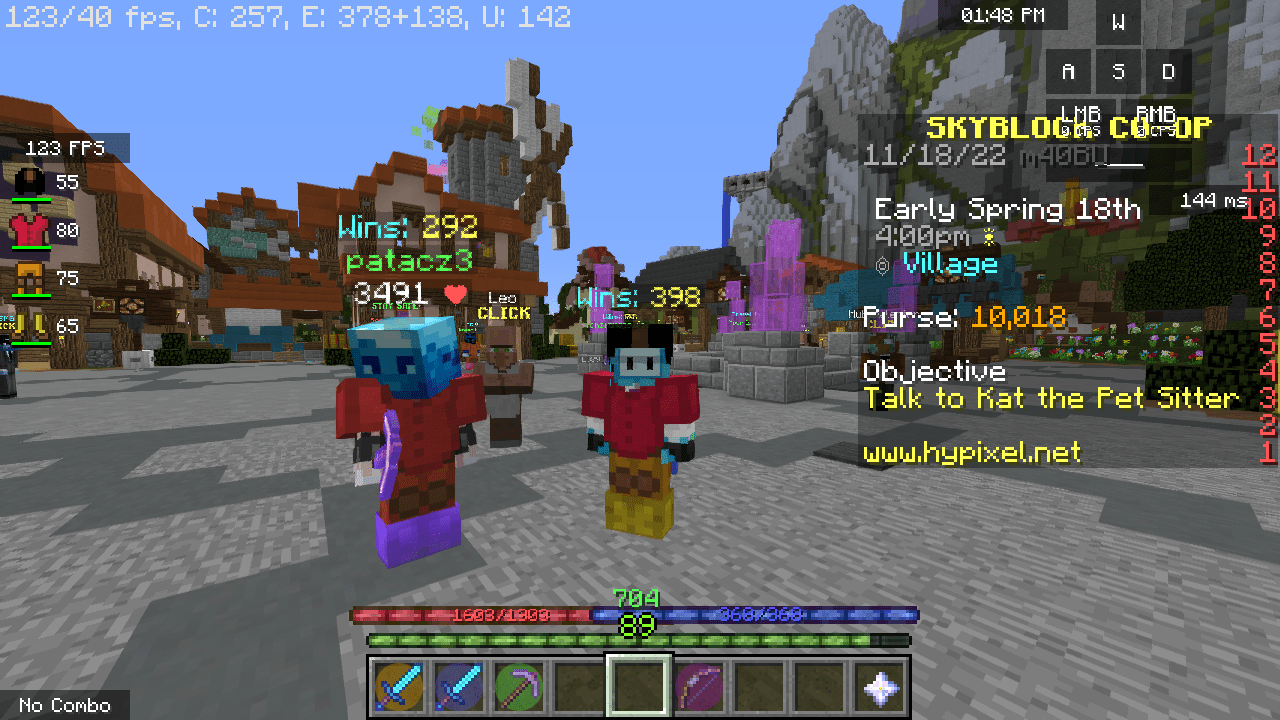Click the CLICK prompt above the Leo NPC
Viewport: 1280px width, 720px height.
click(506, 313)
